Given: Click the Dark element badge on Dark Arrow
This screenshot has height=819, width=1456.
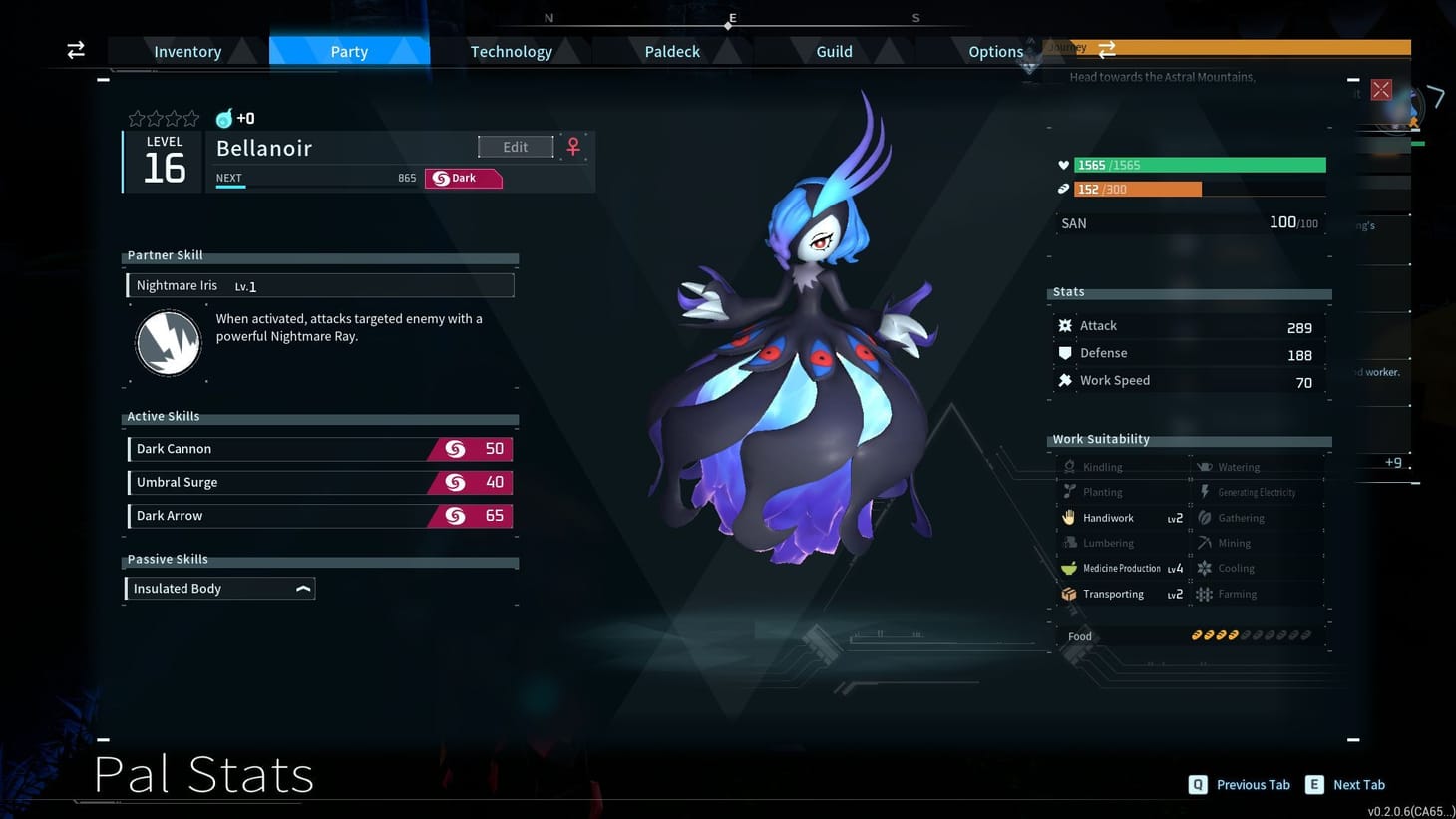Looking at the screenshot, I should 455,516.
